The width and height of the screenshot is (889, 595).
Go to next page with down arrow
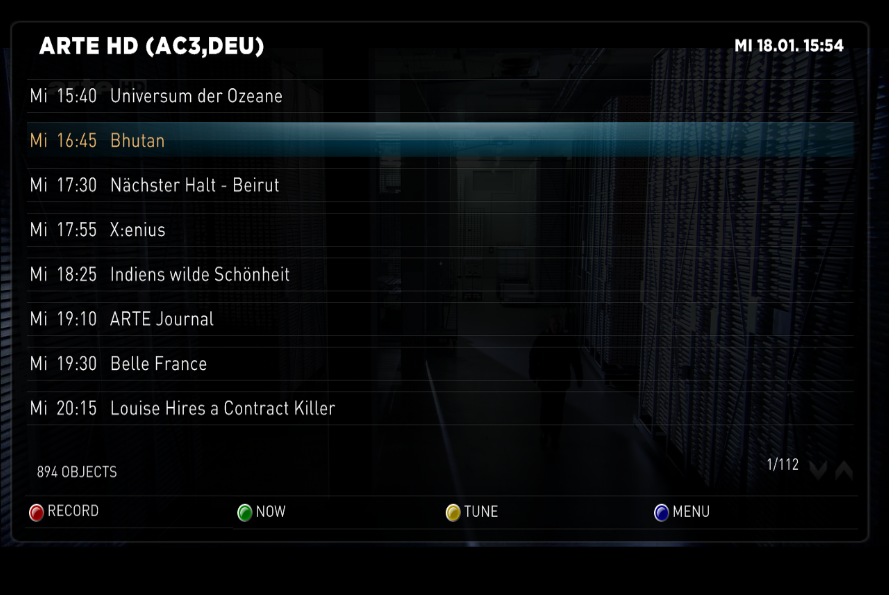click(x=819, y=470)
